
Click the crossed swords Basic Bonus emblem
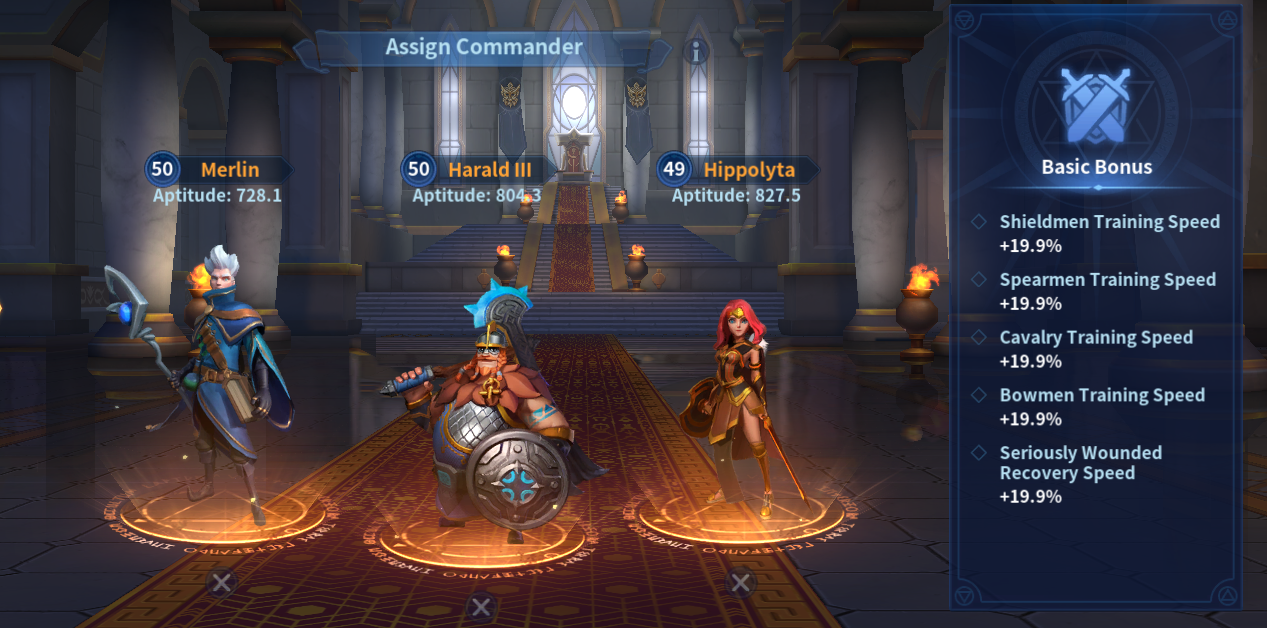[x=1097, y=106]
